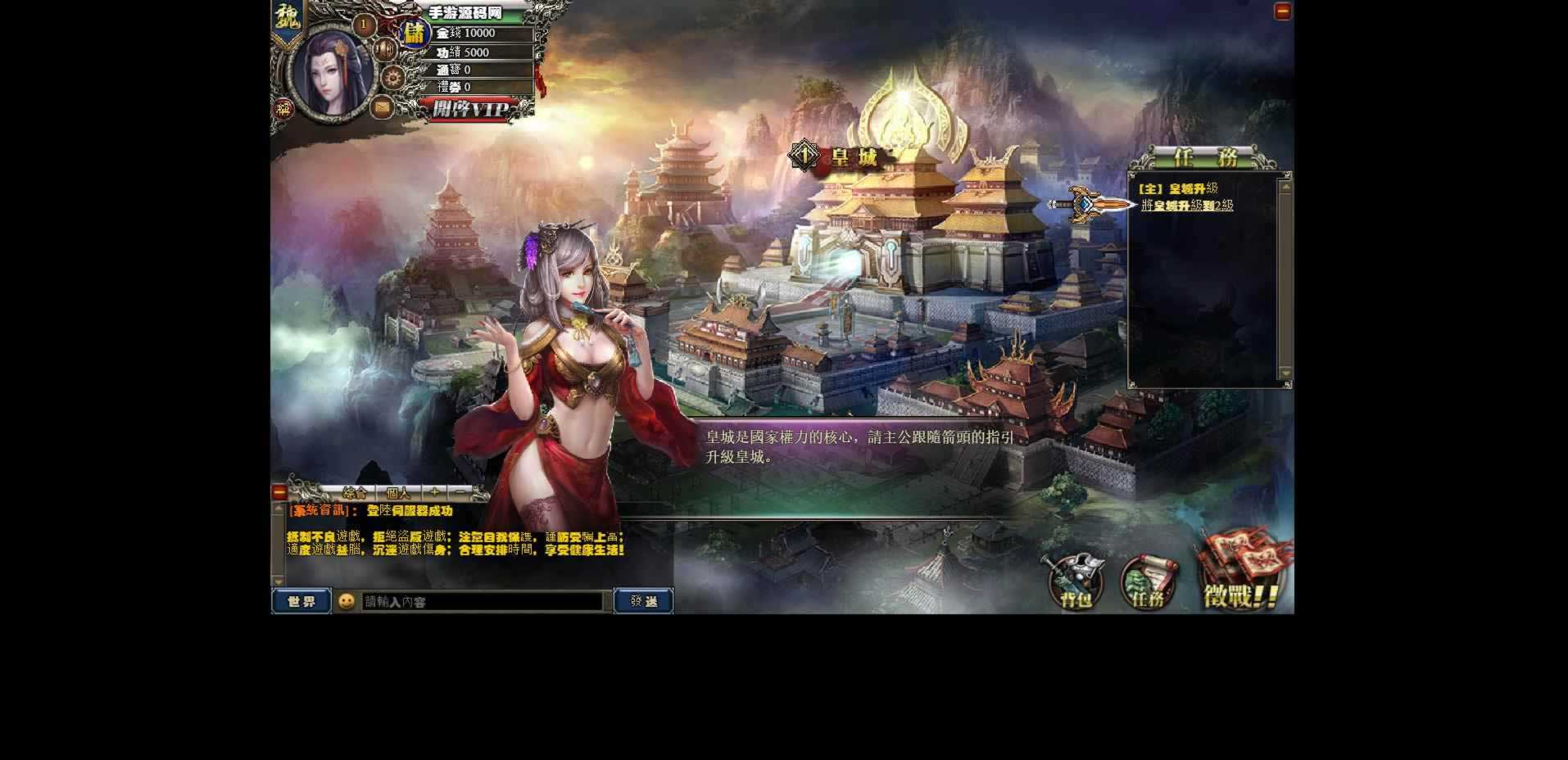Choose the 世界 chat channel button
The image size is (1568, 760).
pos(301,601)
